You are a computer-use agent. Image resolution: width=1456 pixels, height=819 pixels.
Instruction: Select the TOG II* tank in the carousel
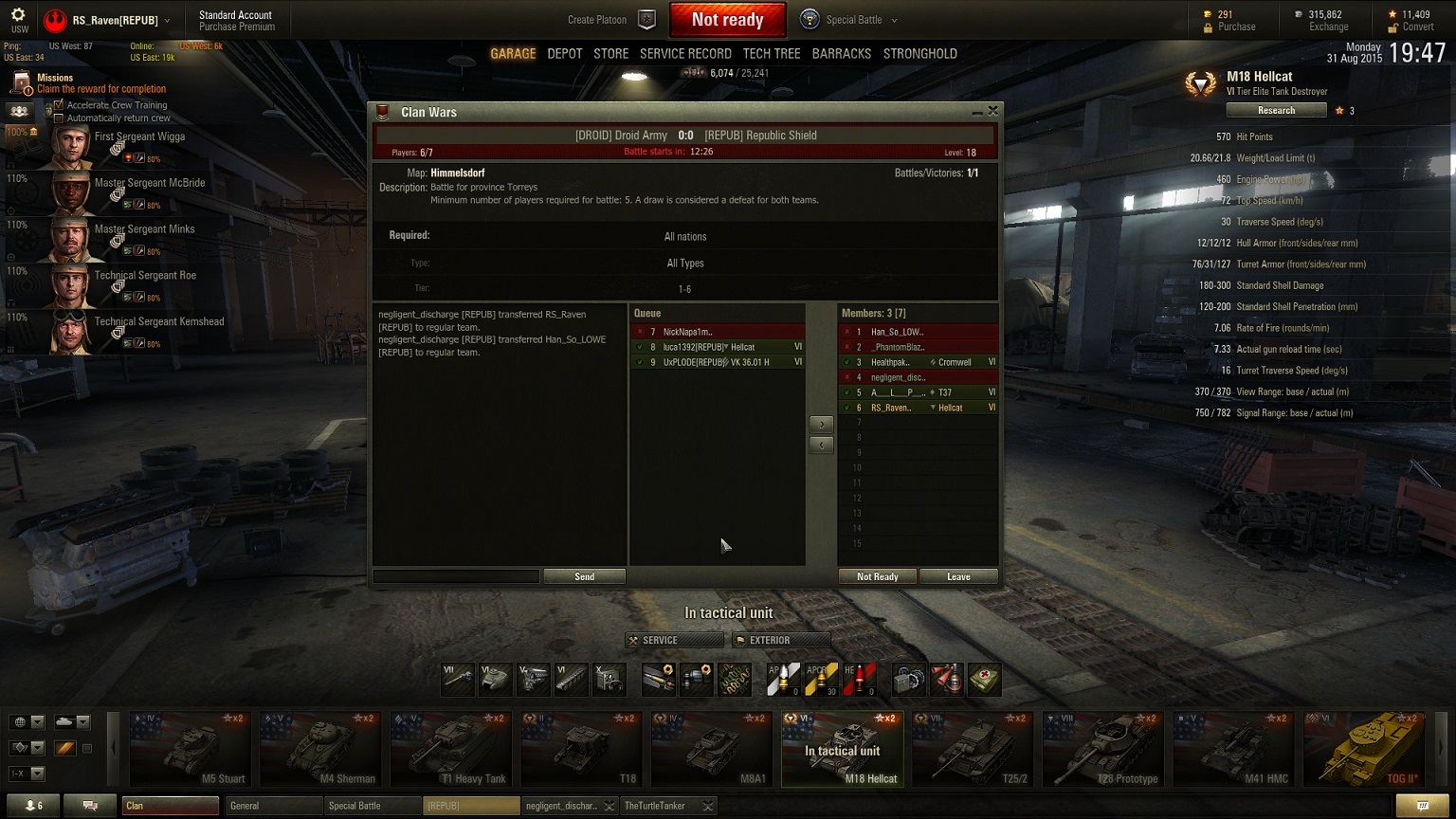click(1363, 749)
